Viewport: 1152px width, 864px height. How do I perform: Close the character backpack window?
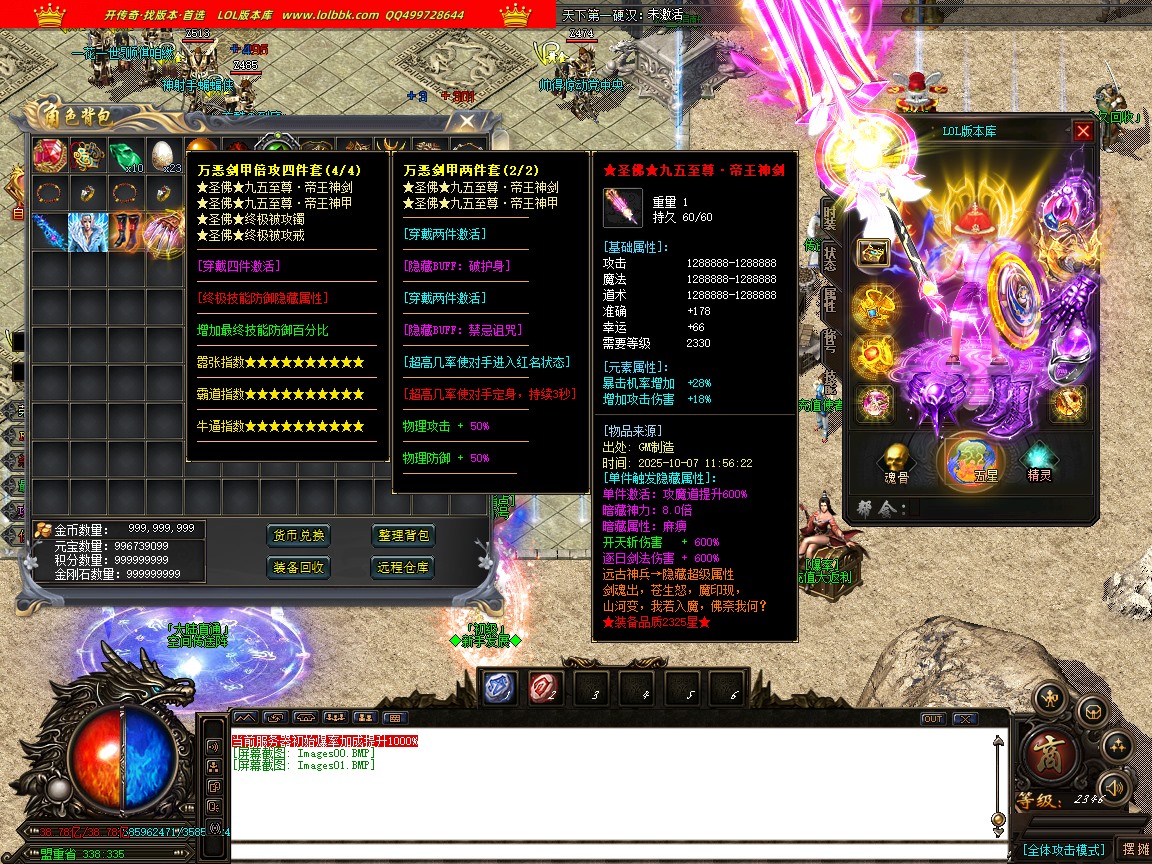pyautogui.click(x=466, y=122)
